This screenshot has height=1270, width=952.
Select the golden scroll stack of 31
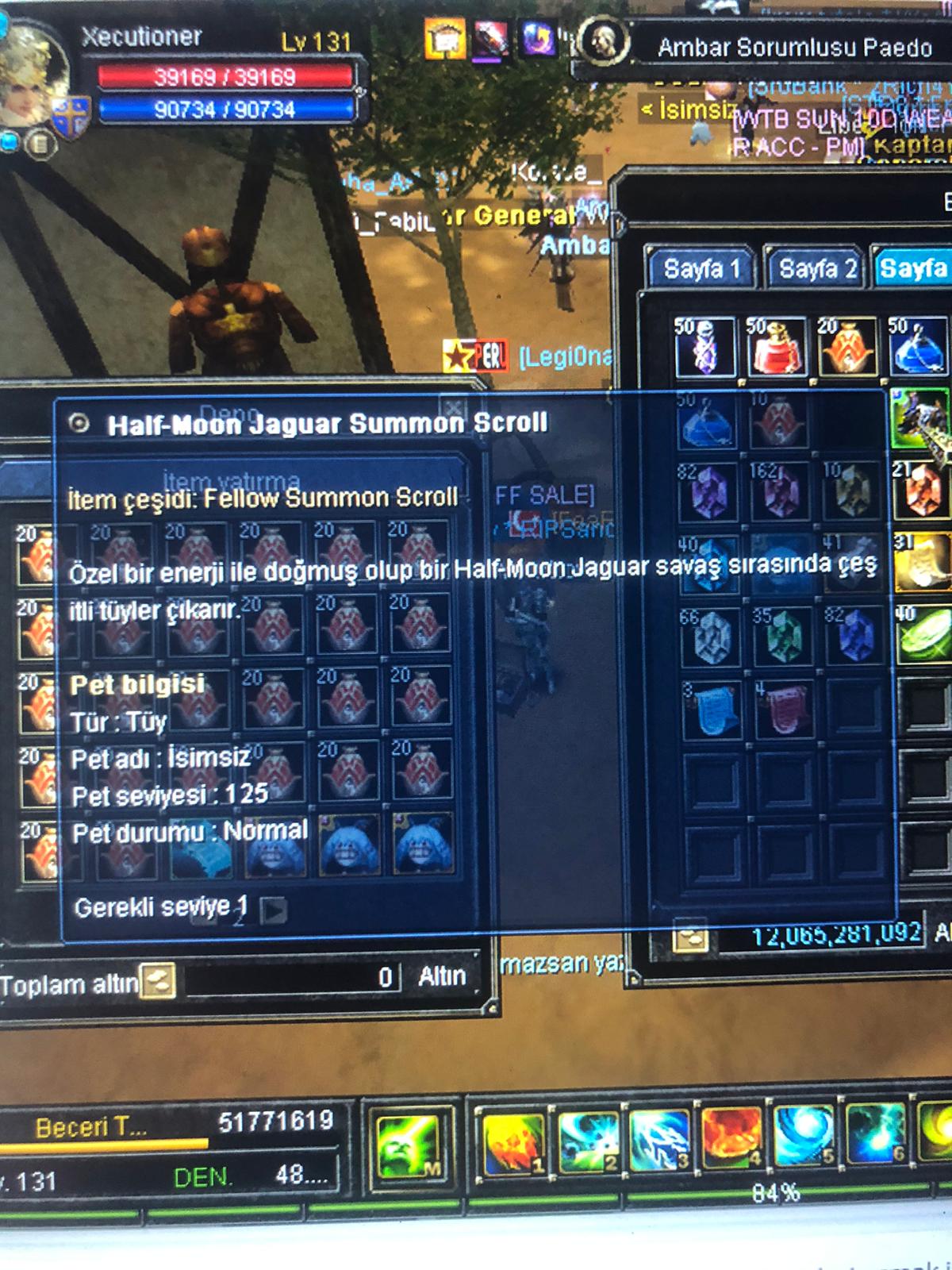point(923,562)
